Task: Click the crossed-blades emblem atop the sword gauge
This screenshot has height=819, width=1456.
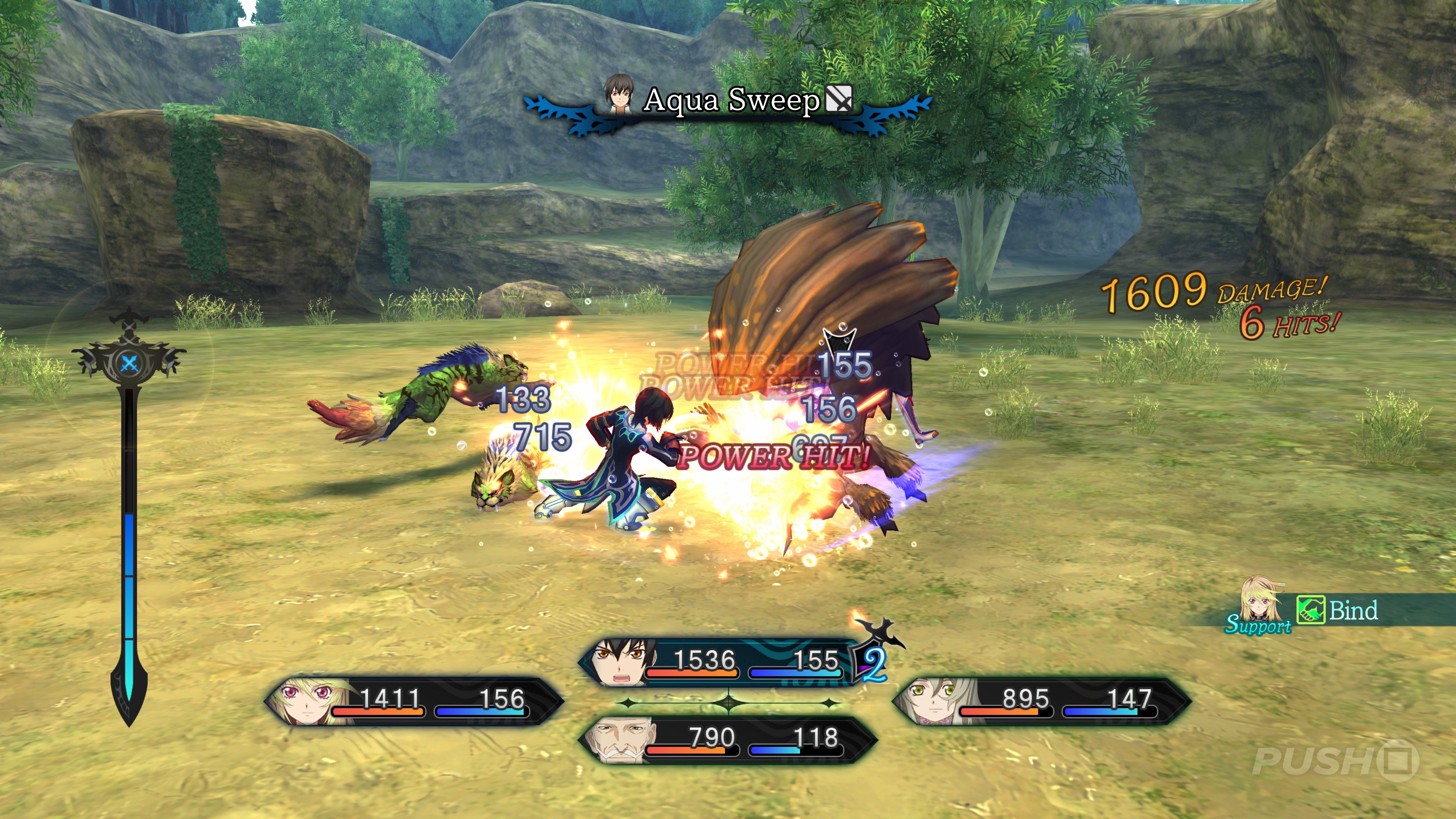Action: click(x=129, y=362)
